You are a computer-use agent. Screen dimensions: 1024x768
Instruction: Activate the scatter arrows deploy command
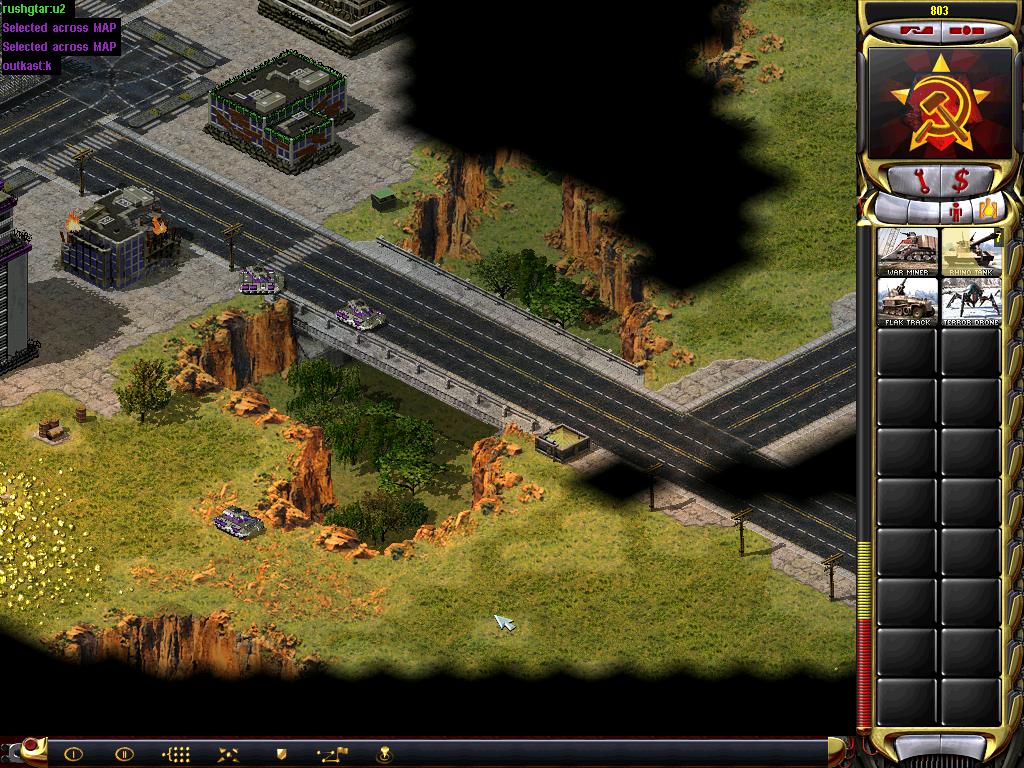[229, 754]
